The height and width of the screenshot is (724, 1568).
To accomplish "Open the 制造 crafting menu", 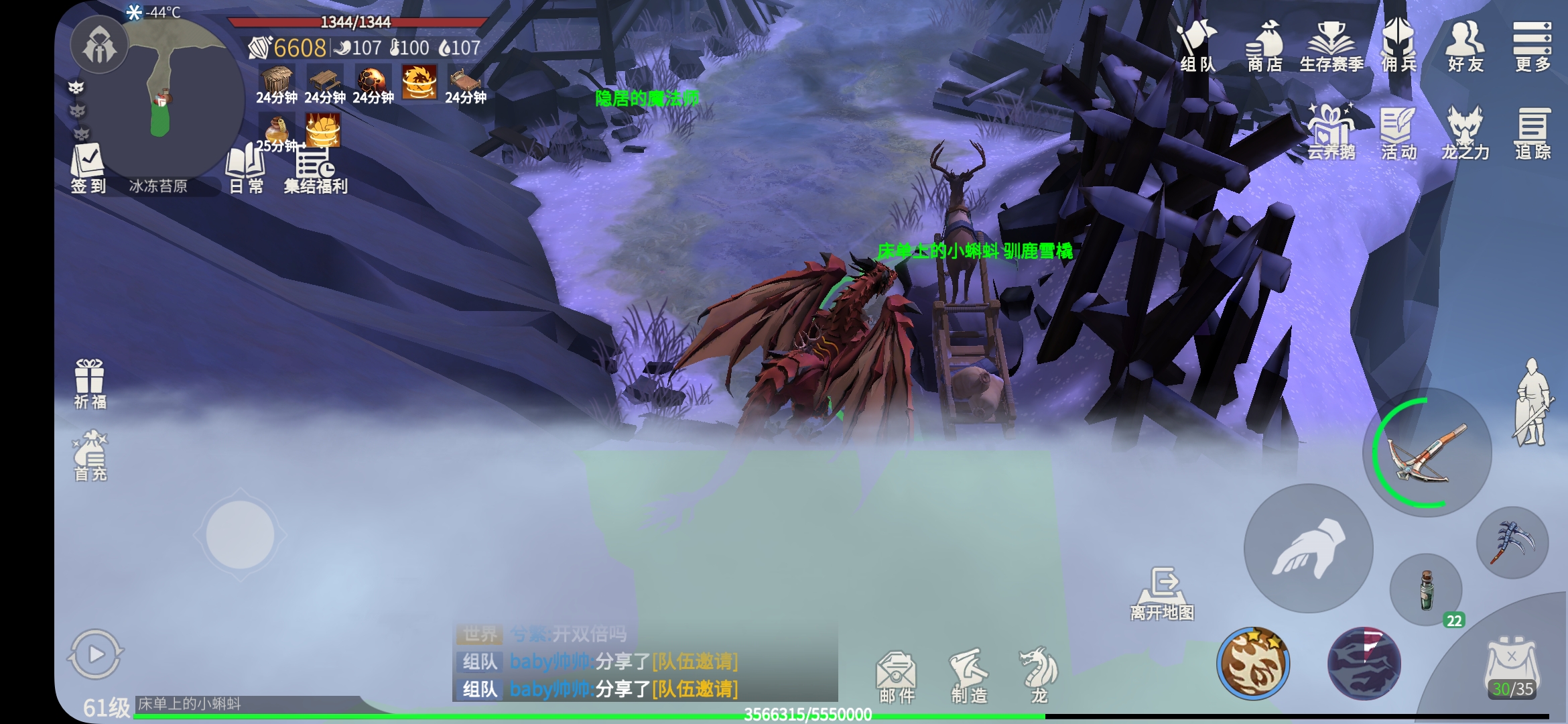I will [x=969, y=676].
